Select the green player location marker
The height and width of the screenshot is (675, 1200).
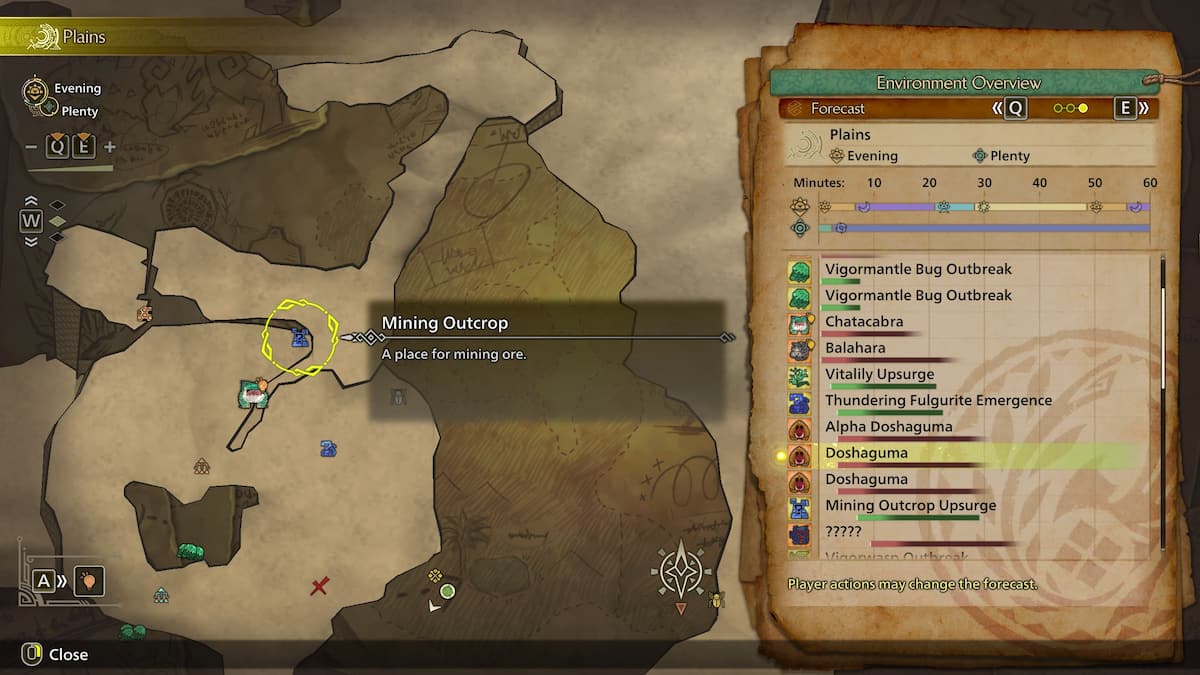coord(447,591)
